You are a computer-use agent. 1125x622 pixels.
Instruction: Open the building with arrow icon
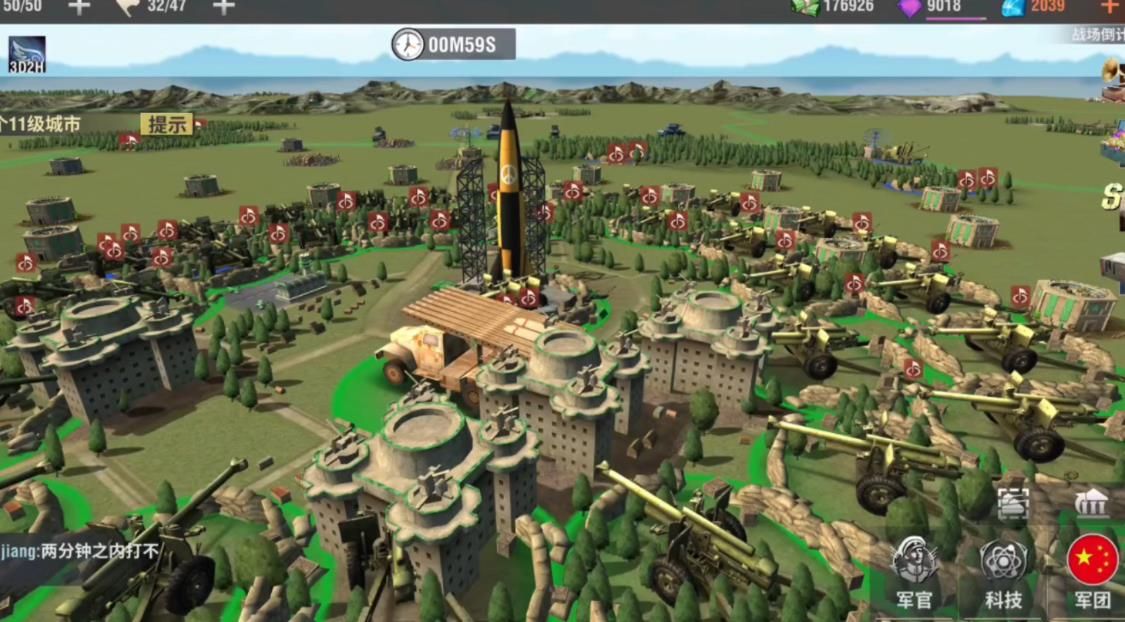(1091, 503)
